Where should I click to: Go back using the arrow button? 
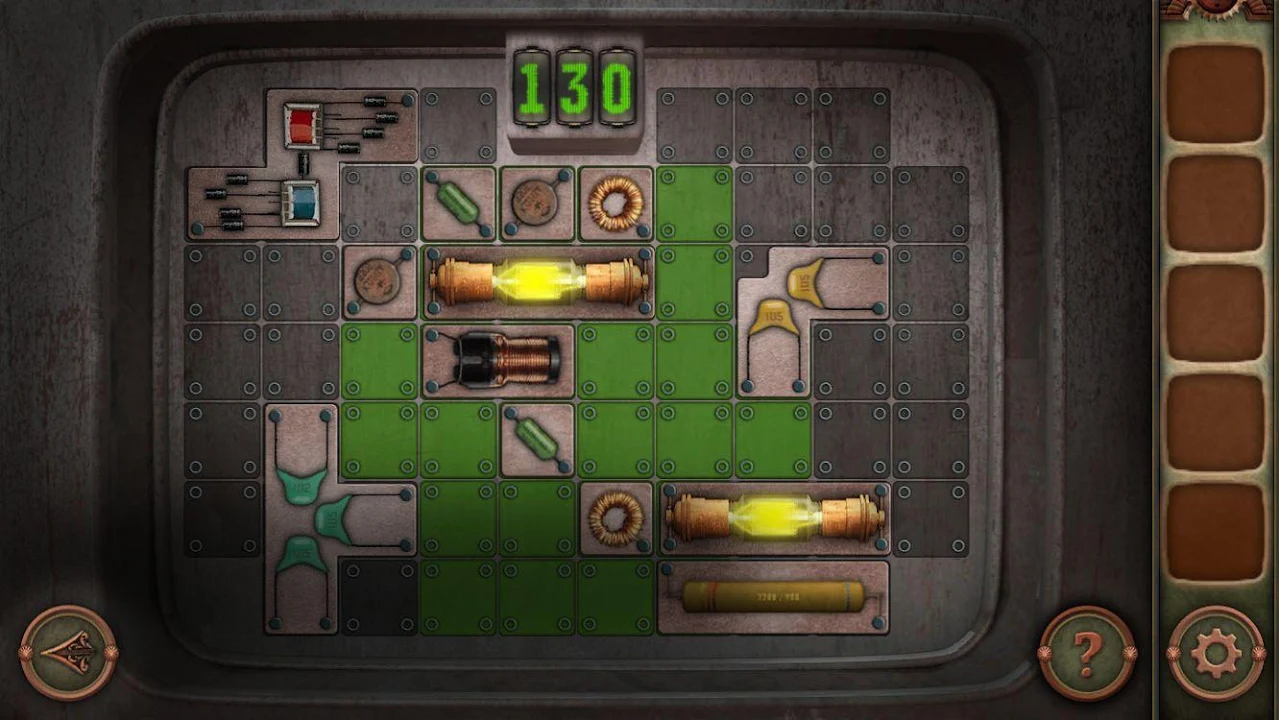pyautogui.click(x=68, y=652)
